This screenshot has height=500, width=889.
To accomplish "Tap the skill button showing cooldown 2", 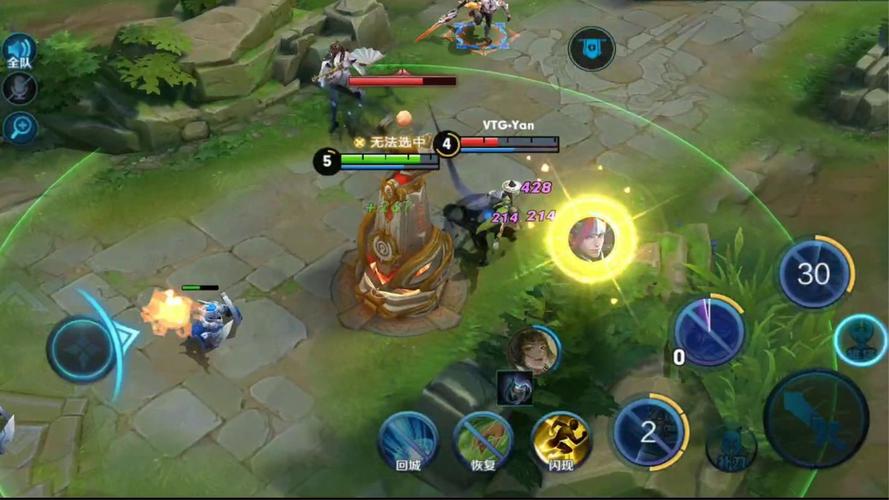I will pos(649,432).
